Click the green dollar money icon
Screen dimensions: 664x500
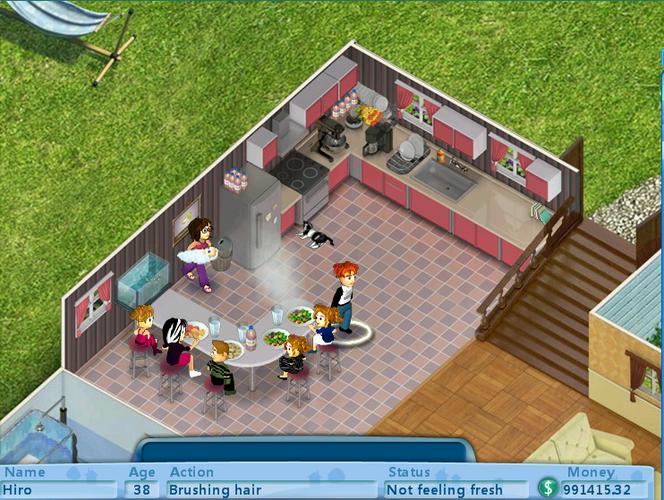pyautogui.click(x=548, y=489)
